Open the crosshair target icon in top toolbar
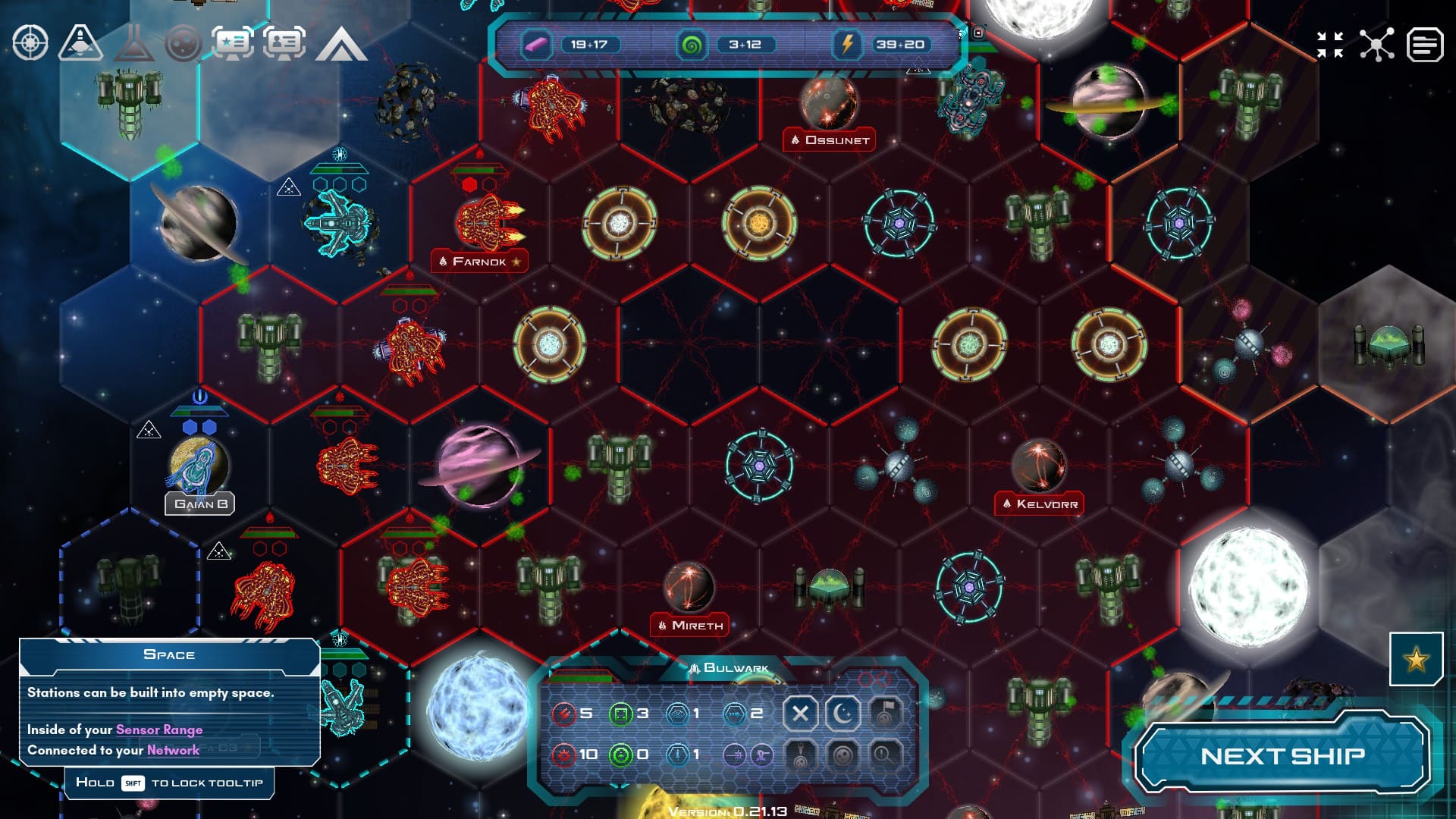Image resolution: width=1456 pixels, height=819 pixels. (30, 43)
